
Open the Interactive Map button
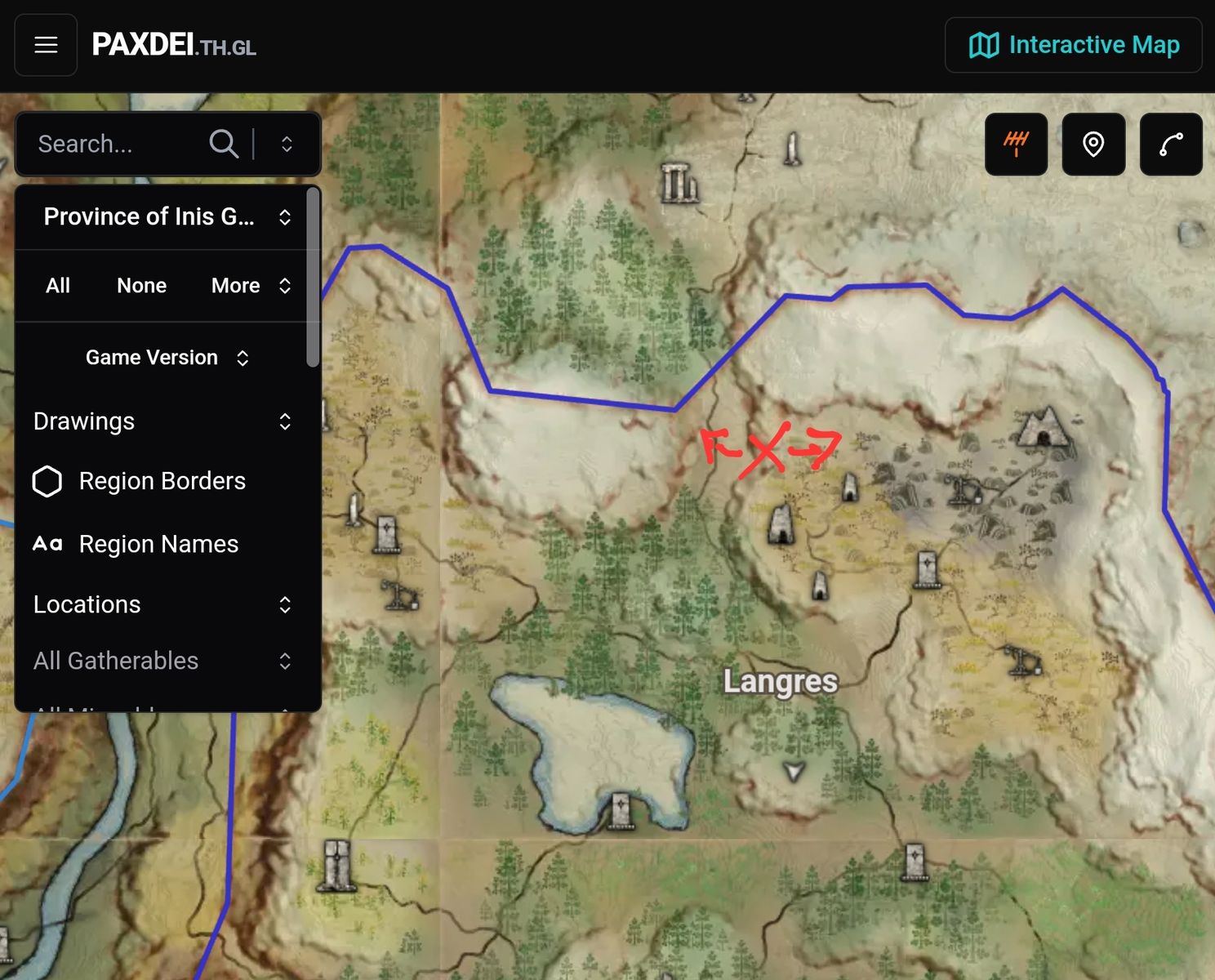(1073, 45)
